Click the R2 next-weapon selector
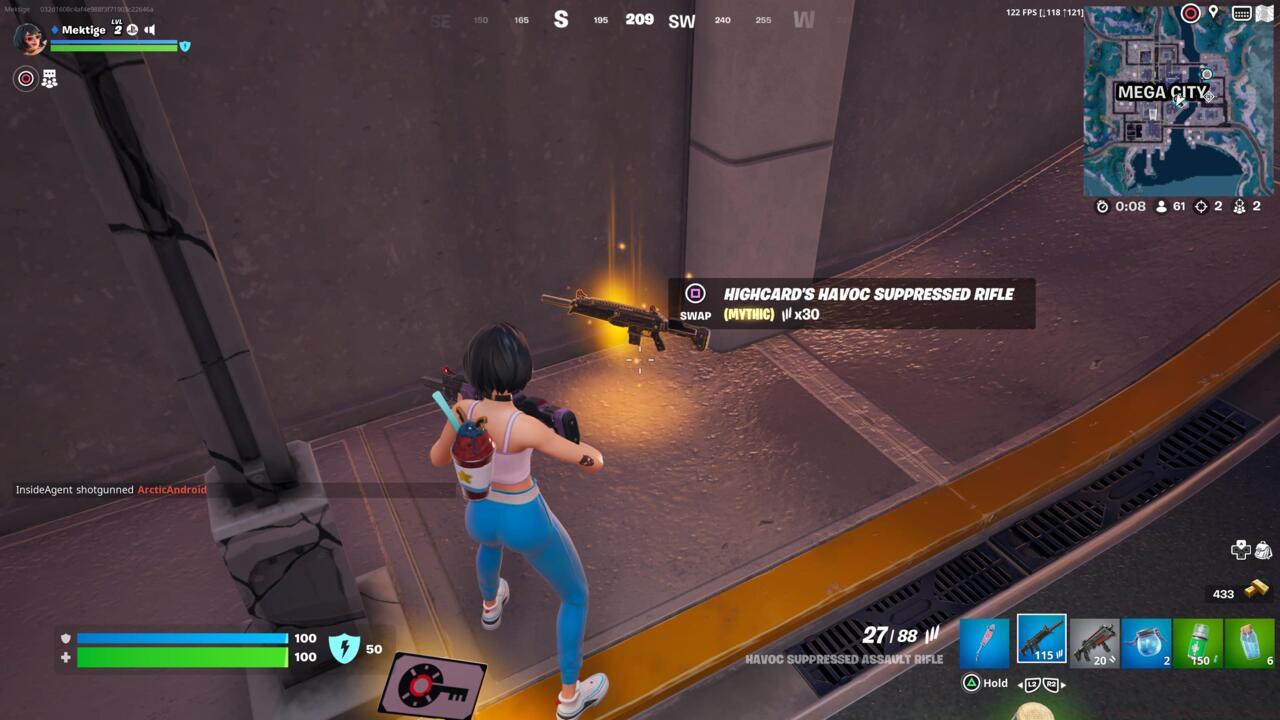The image size is (1280, 720). pos(1051,684)
